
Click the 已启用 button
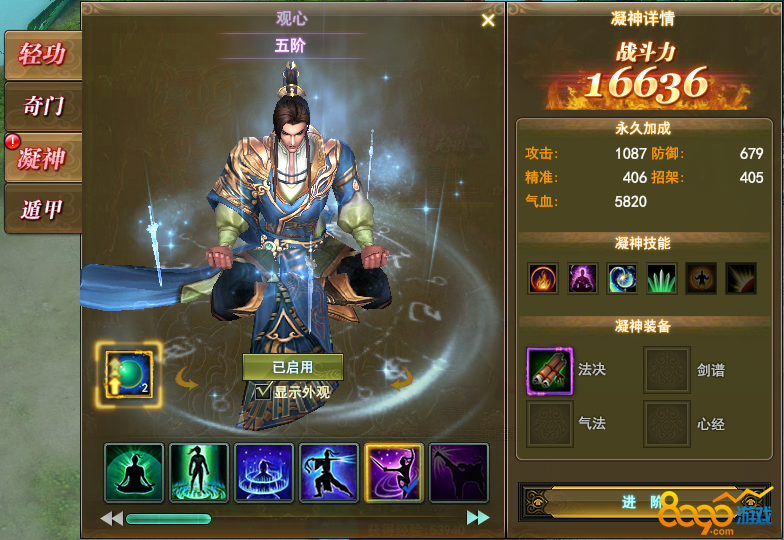coord(293,367)
